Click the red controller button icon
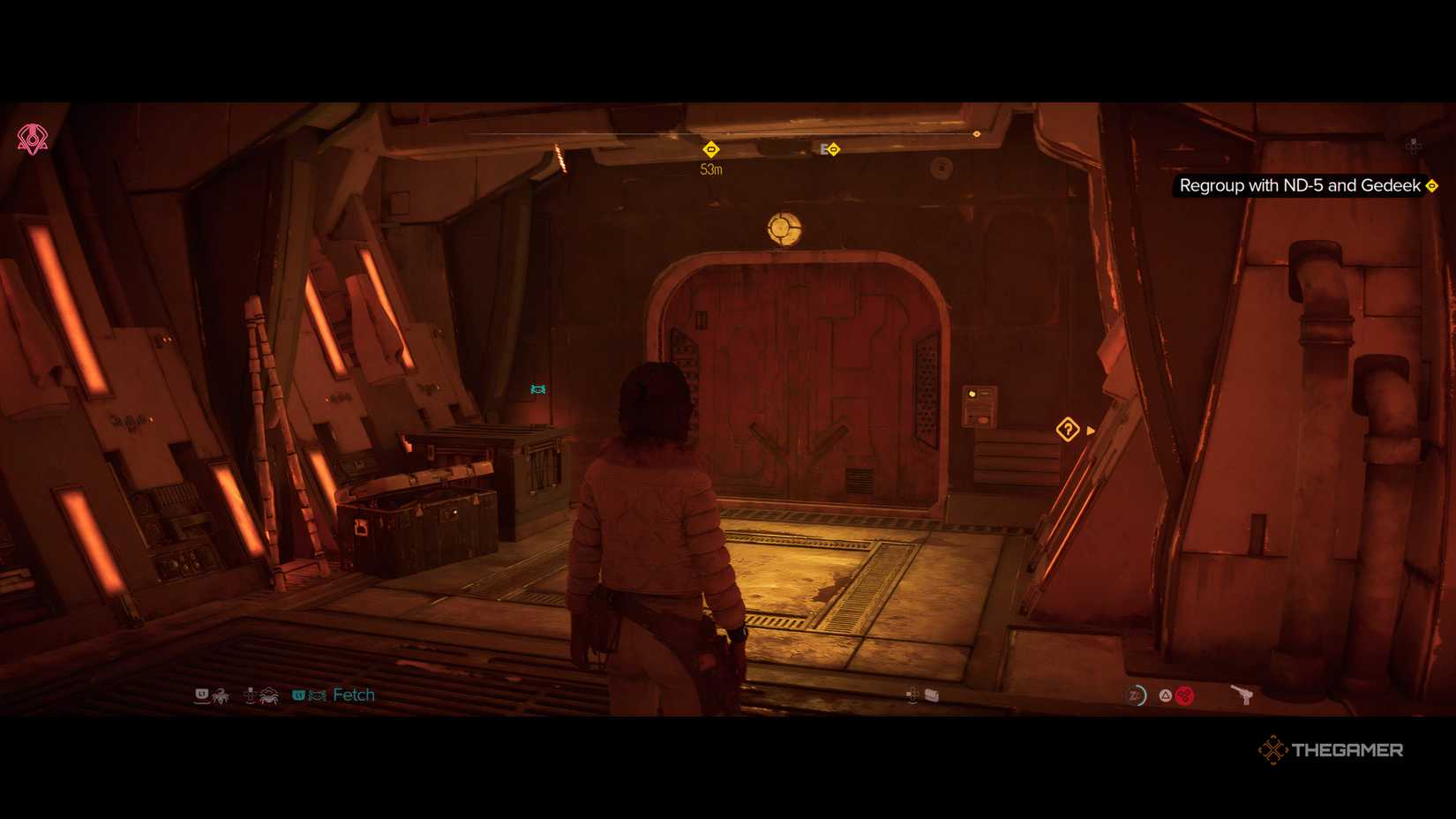1456x819 pixels. click(x=1185, y=695)
